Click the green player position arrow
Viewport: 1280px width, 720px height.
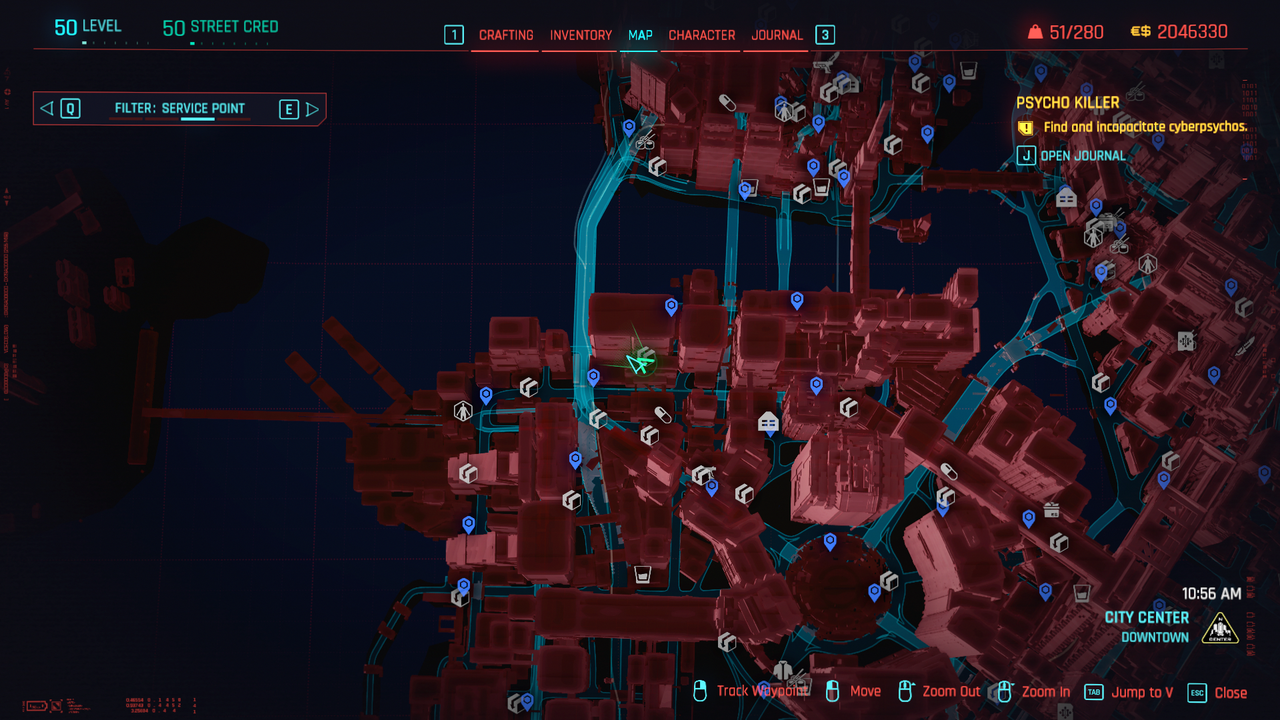click(x=636, y=363)
